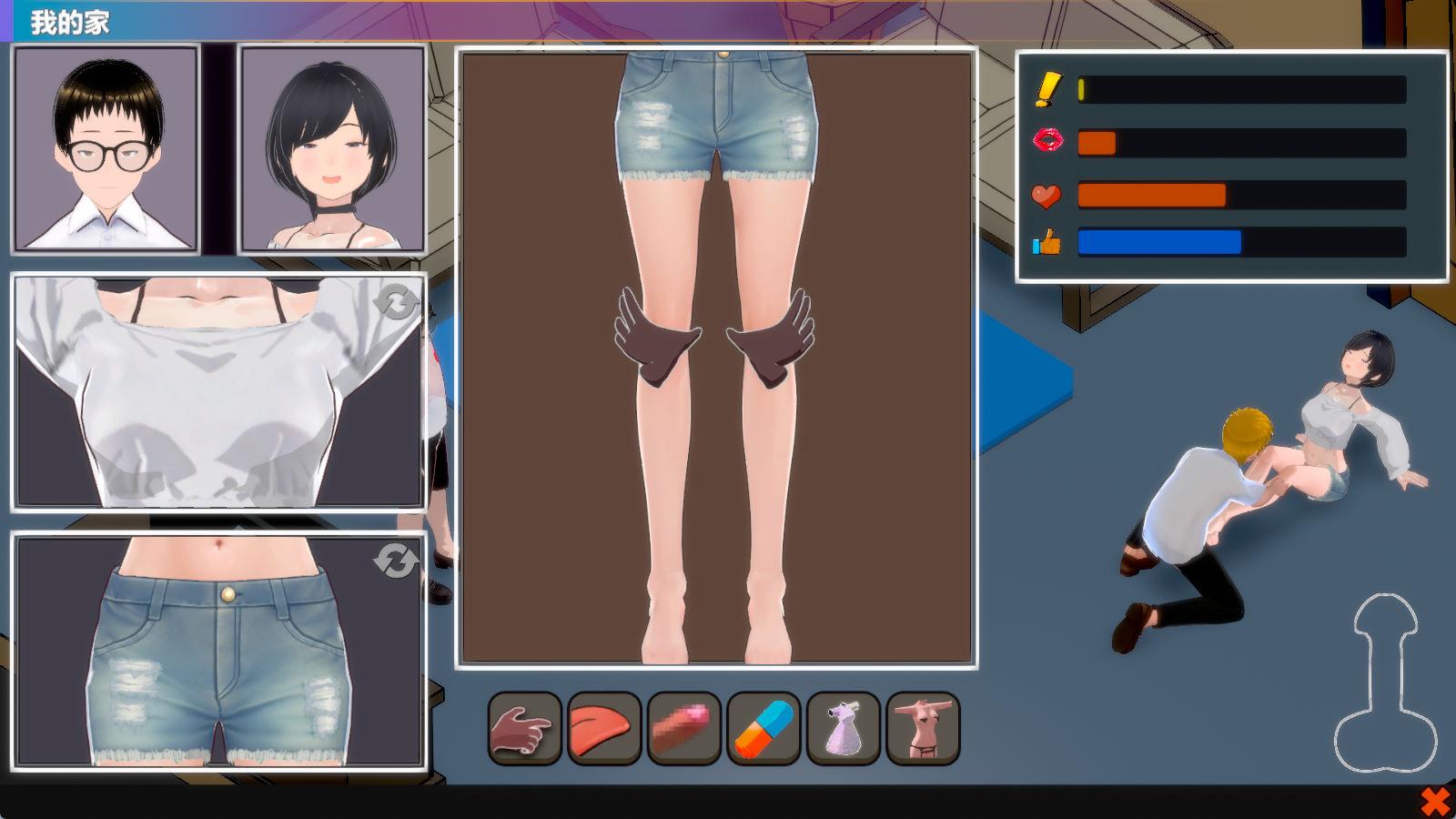Choose the tongue tool icon

click(x=603, y=728)
